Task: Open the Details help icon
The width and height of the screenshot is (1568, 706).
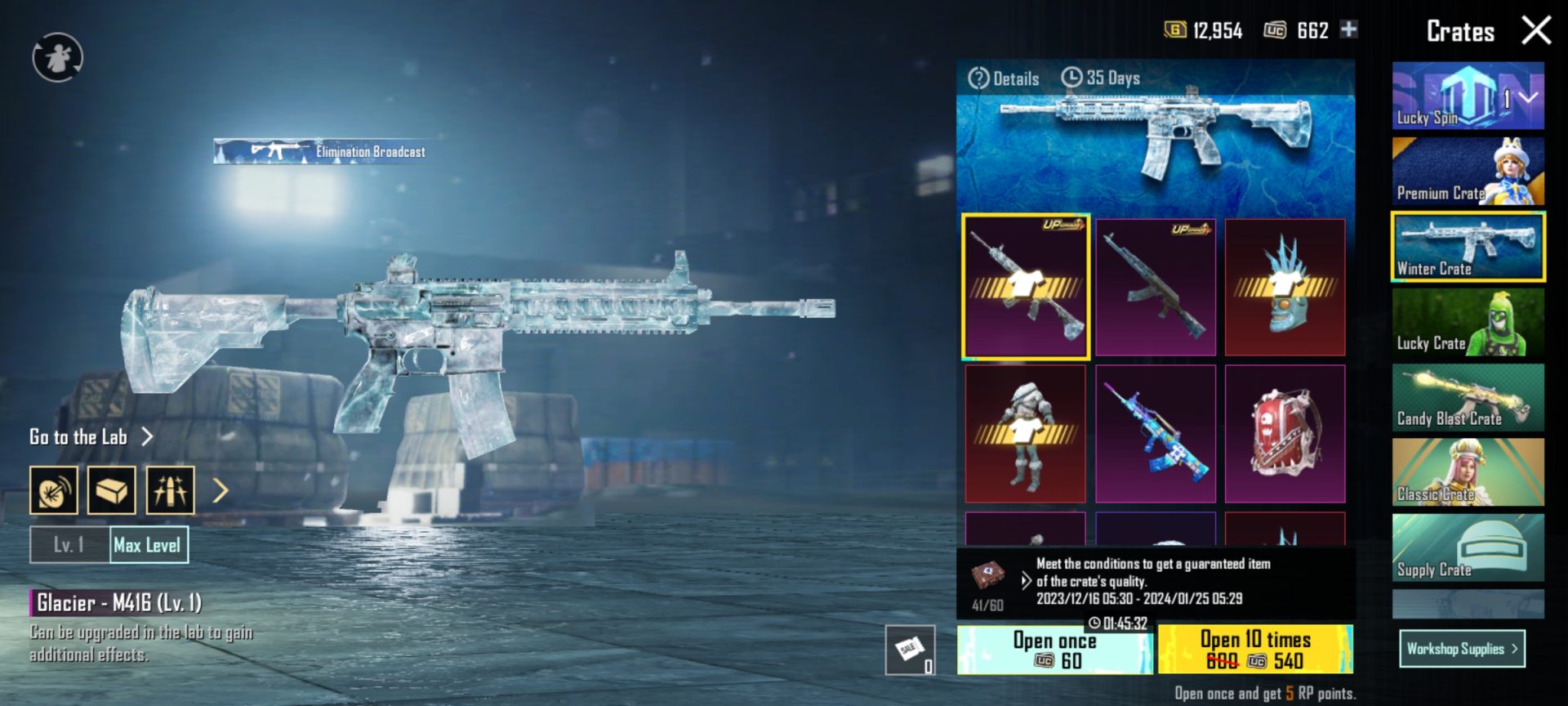Action: tap(978, 78)
